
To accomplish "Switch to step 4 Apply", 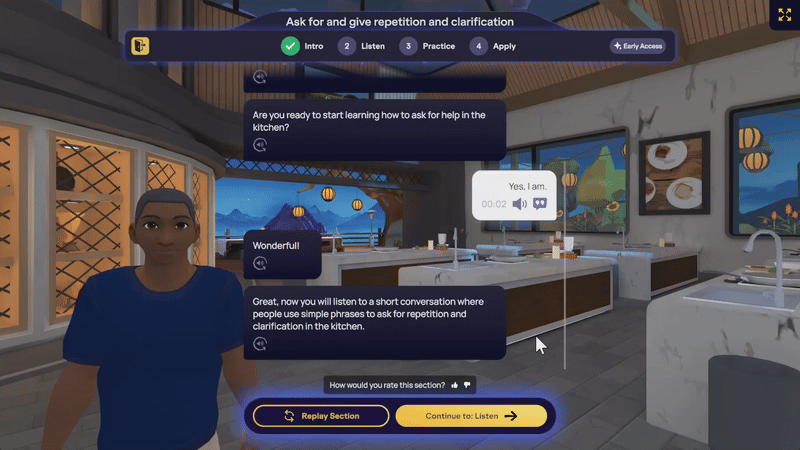I will [x=494, y=46].
